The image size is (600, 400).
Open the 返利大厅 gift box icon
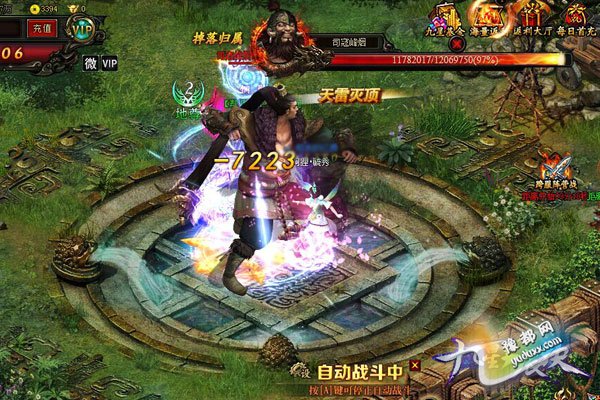531,16
